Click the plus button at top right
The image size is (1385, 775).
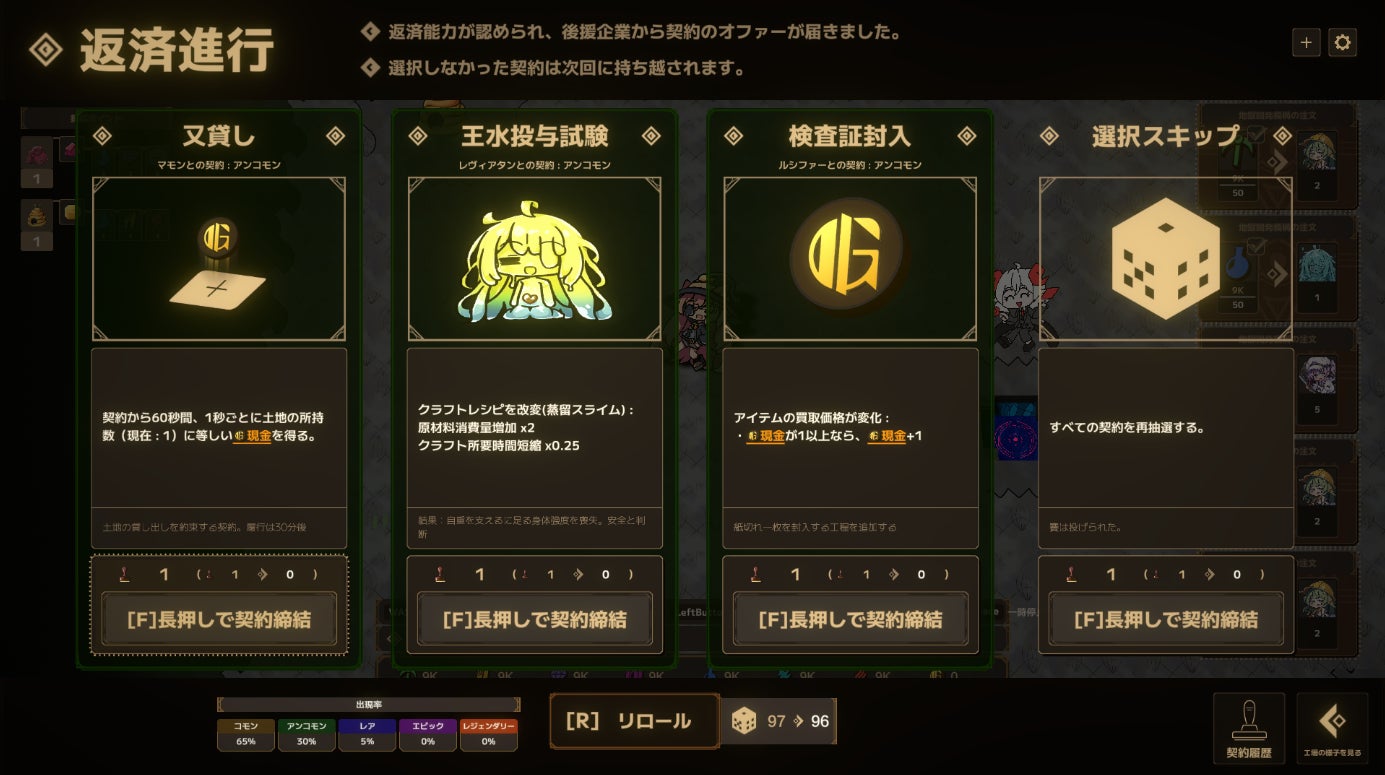pyautogui.click(x=1306, y=43)
